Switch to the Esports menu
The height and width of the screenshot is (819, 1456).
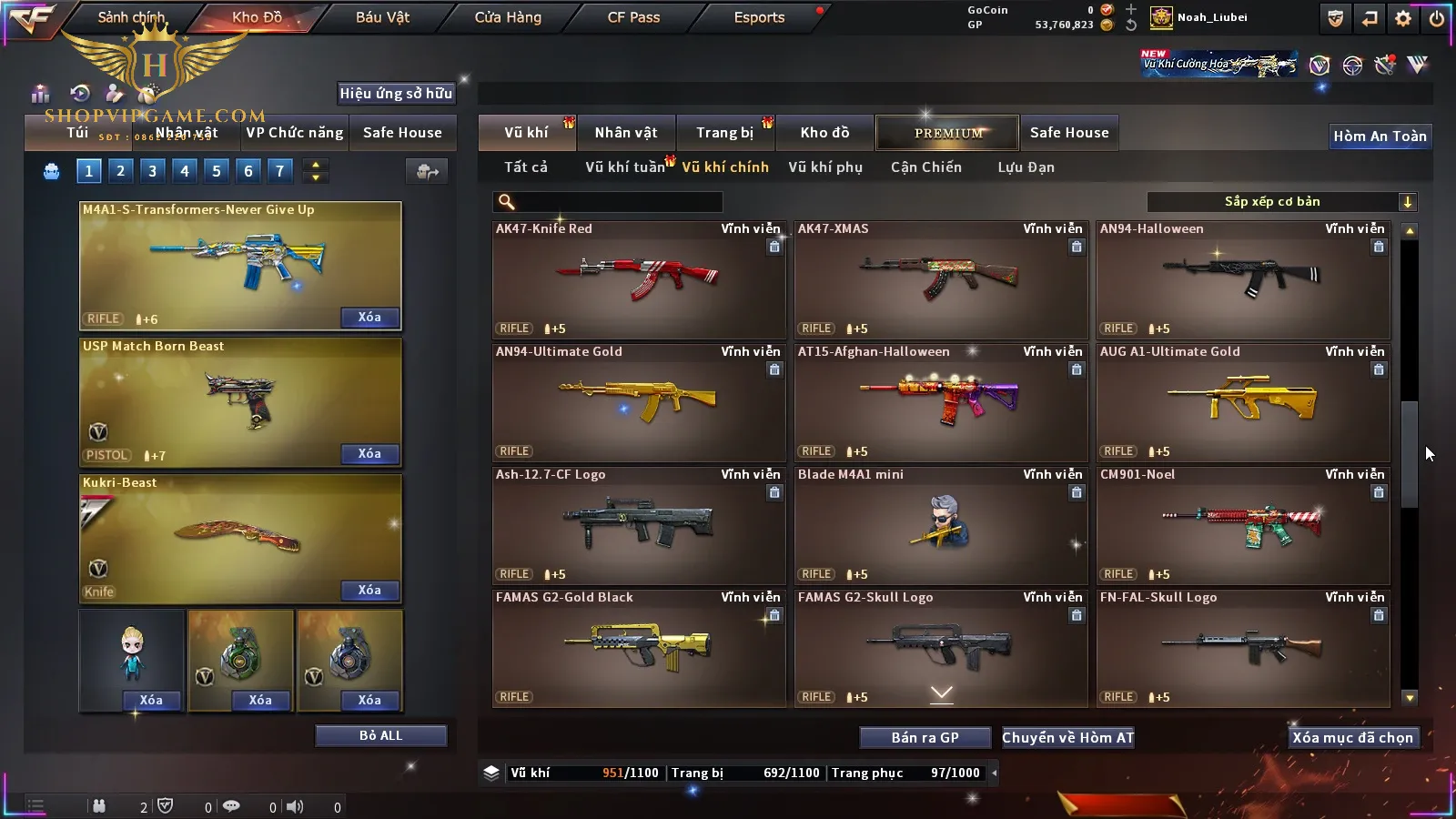759,17
